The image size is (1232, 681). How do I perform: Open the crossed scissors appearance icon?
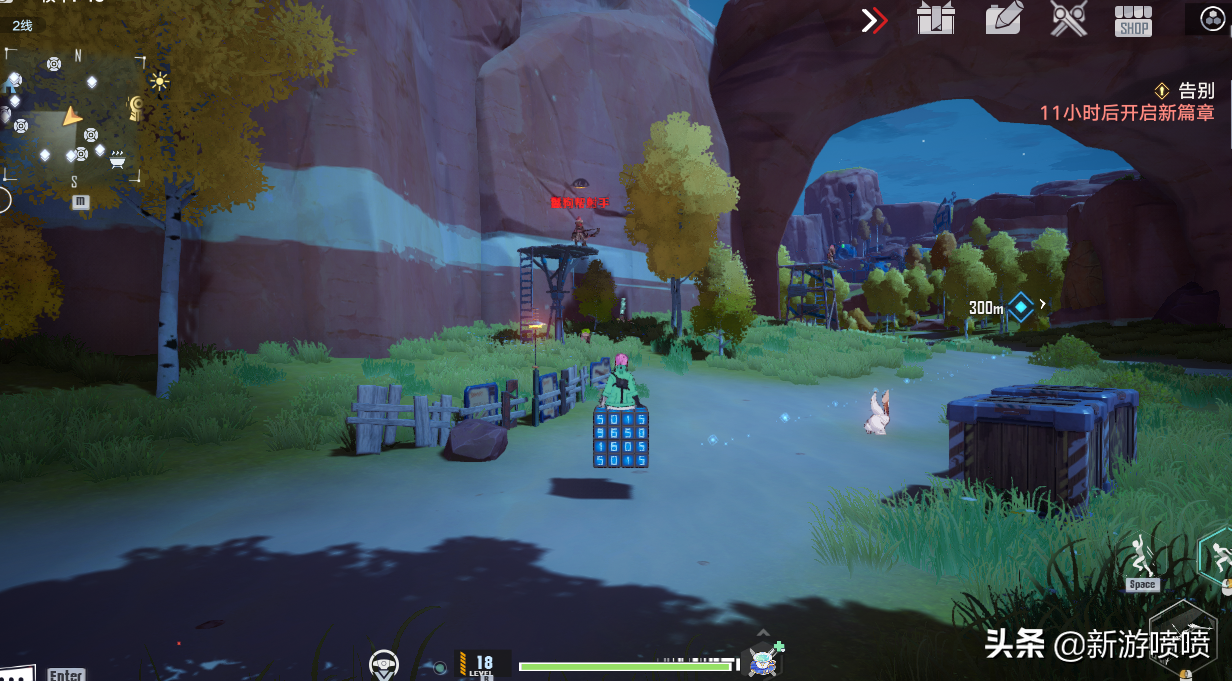(1068, 19)
